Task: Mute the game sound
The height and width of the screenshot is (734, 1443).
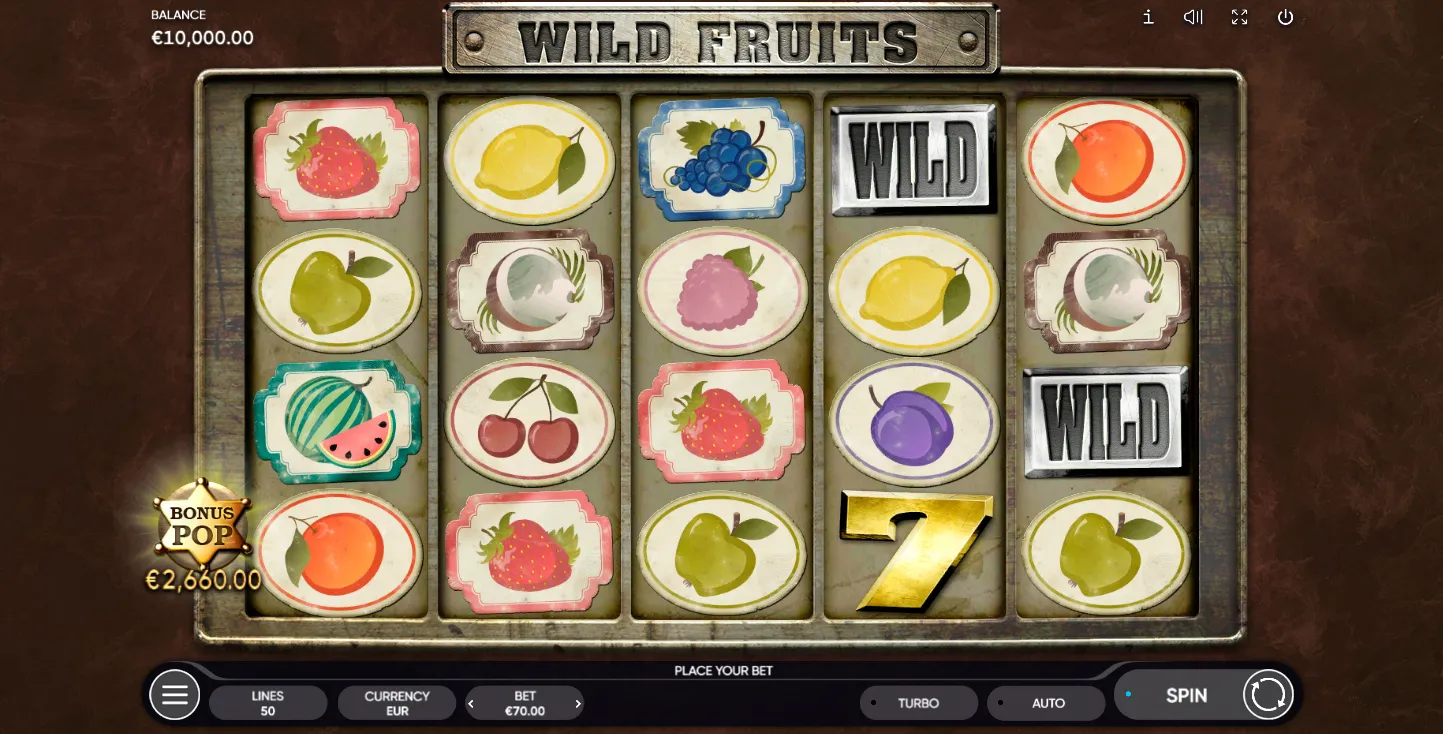Action: tap(1193, 17)
